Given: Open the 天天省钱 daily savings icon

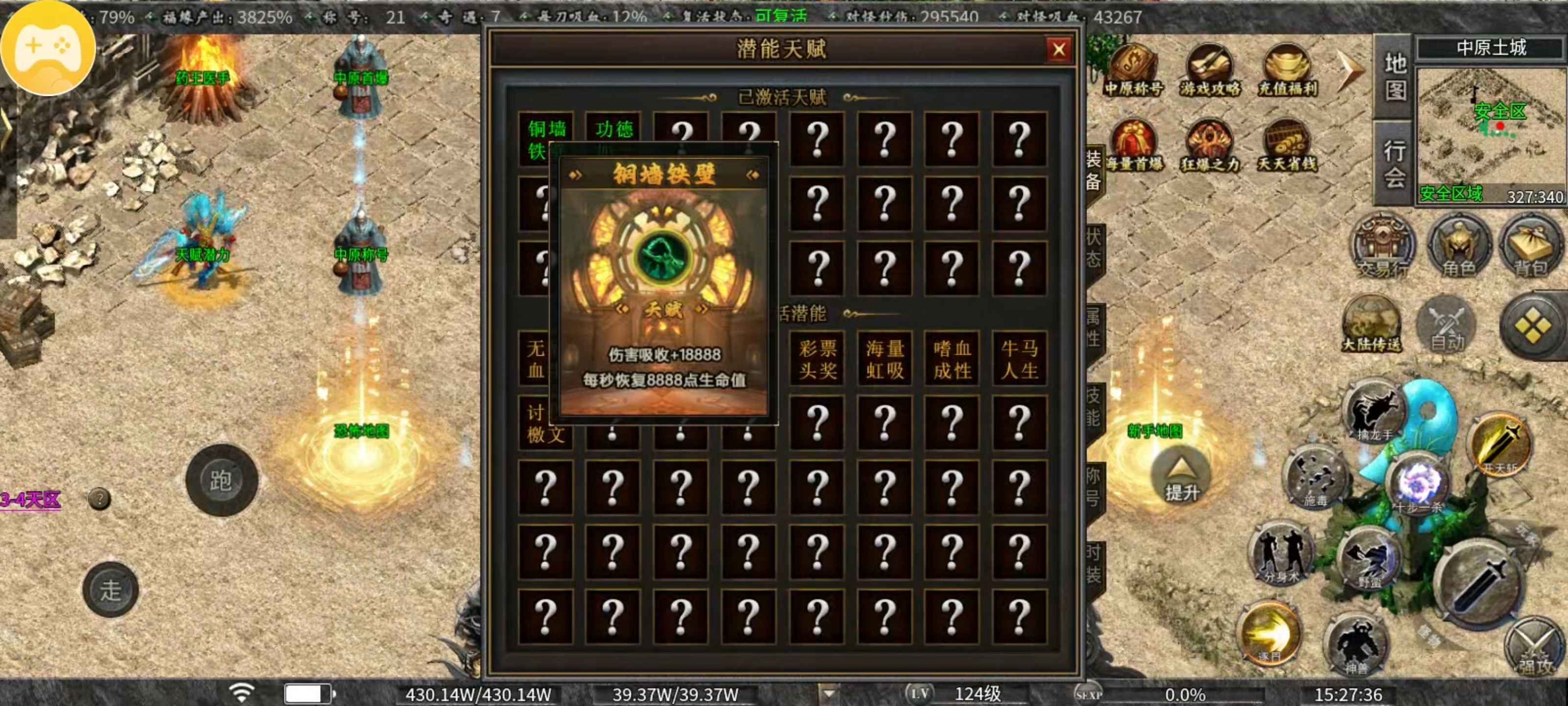Looking at the screenshot, I should tap(1287, 146).
